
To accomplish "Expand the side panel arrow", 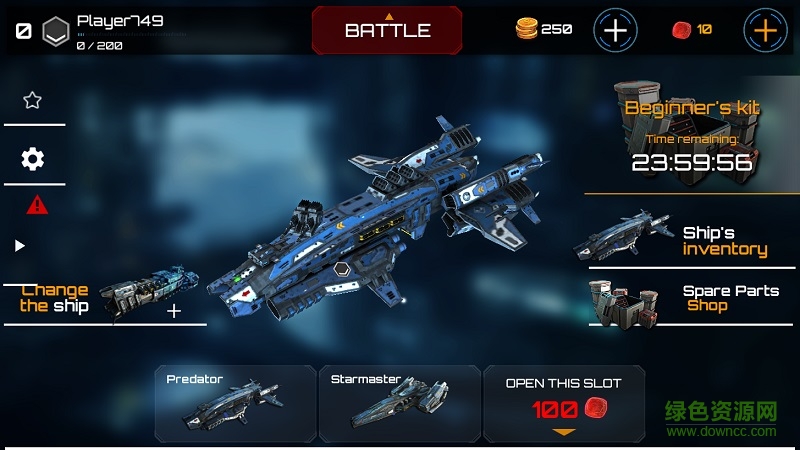I will [21, 246].
